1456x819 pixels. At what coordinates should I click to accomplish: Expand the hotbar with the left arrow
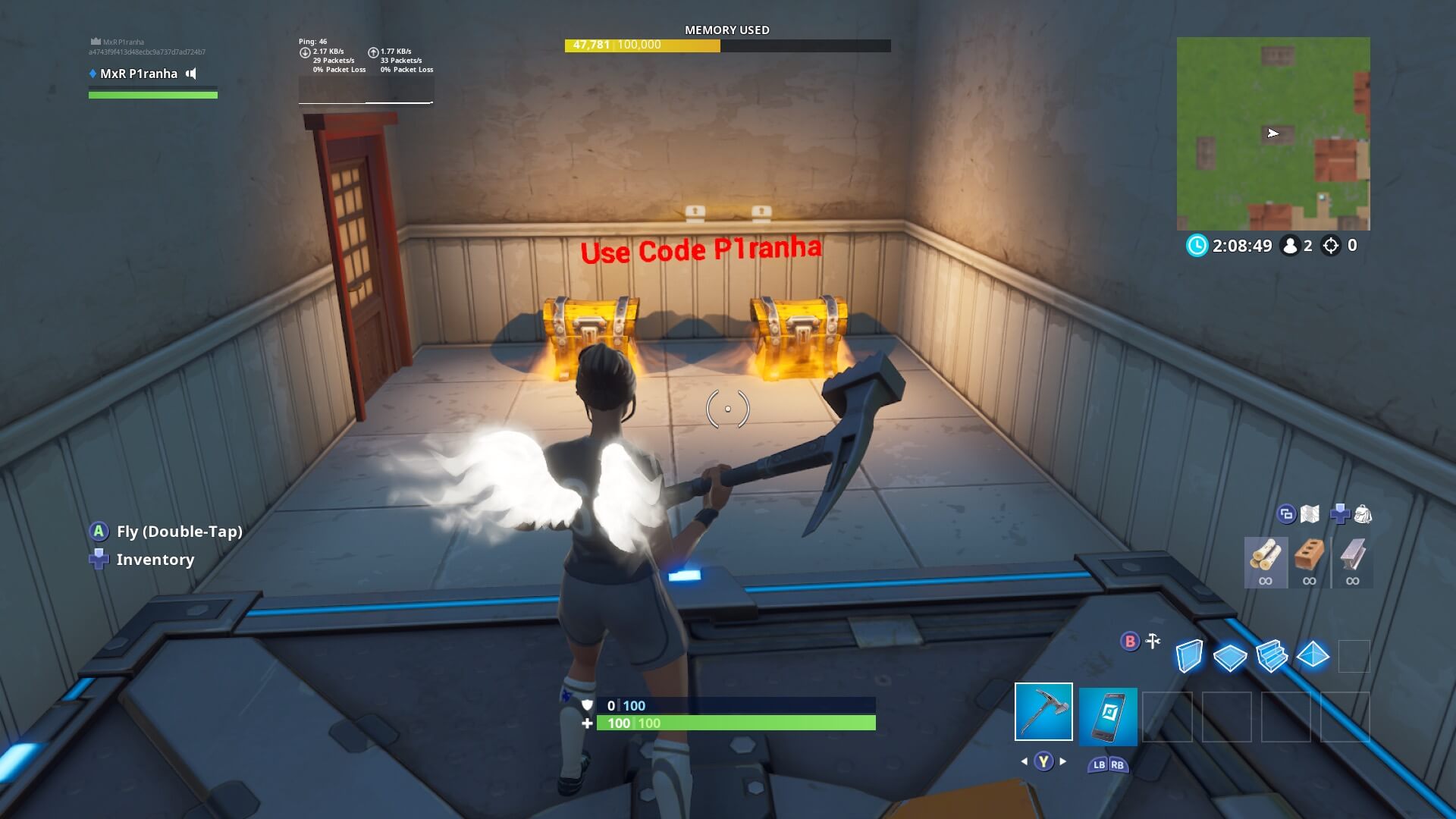(x=1024, y=761)
